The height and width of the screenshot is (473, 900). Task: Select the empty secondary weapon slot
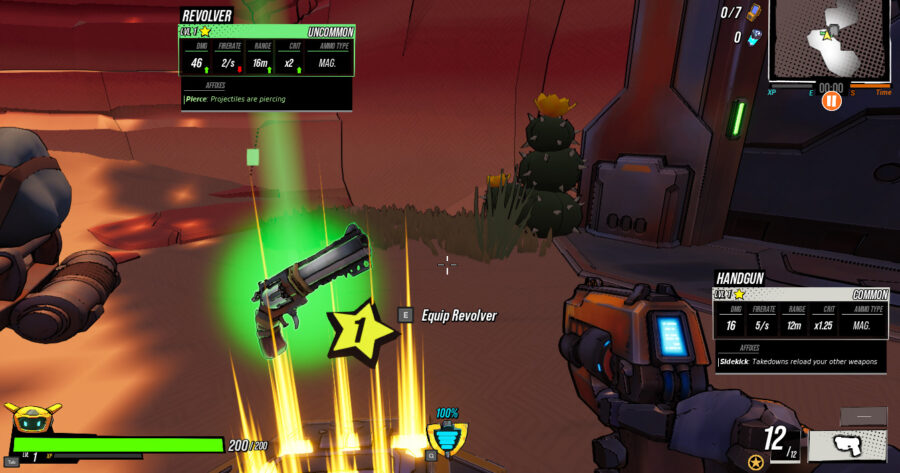coord(863,416)
